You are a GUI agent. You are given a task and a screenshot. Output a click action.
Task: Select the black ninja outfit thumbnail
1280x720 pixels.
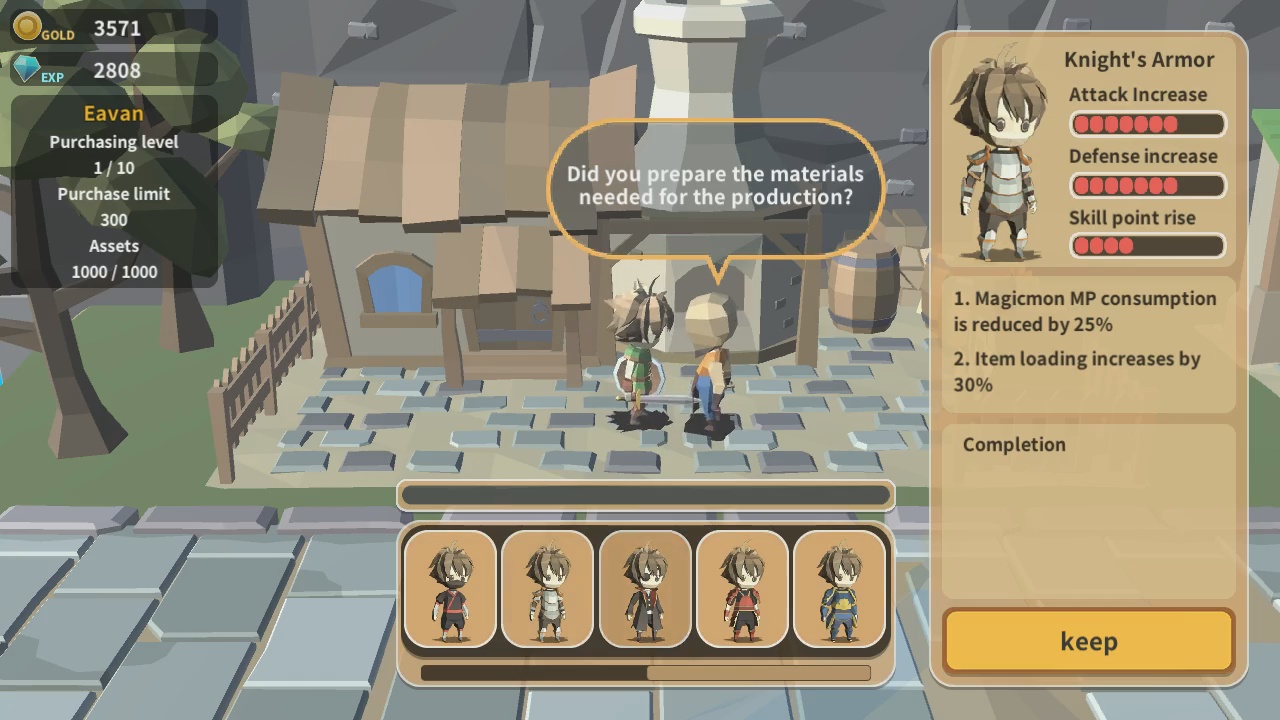(450, 589)
